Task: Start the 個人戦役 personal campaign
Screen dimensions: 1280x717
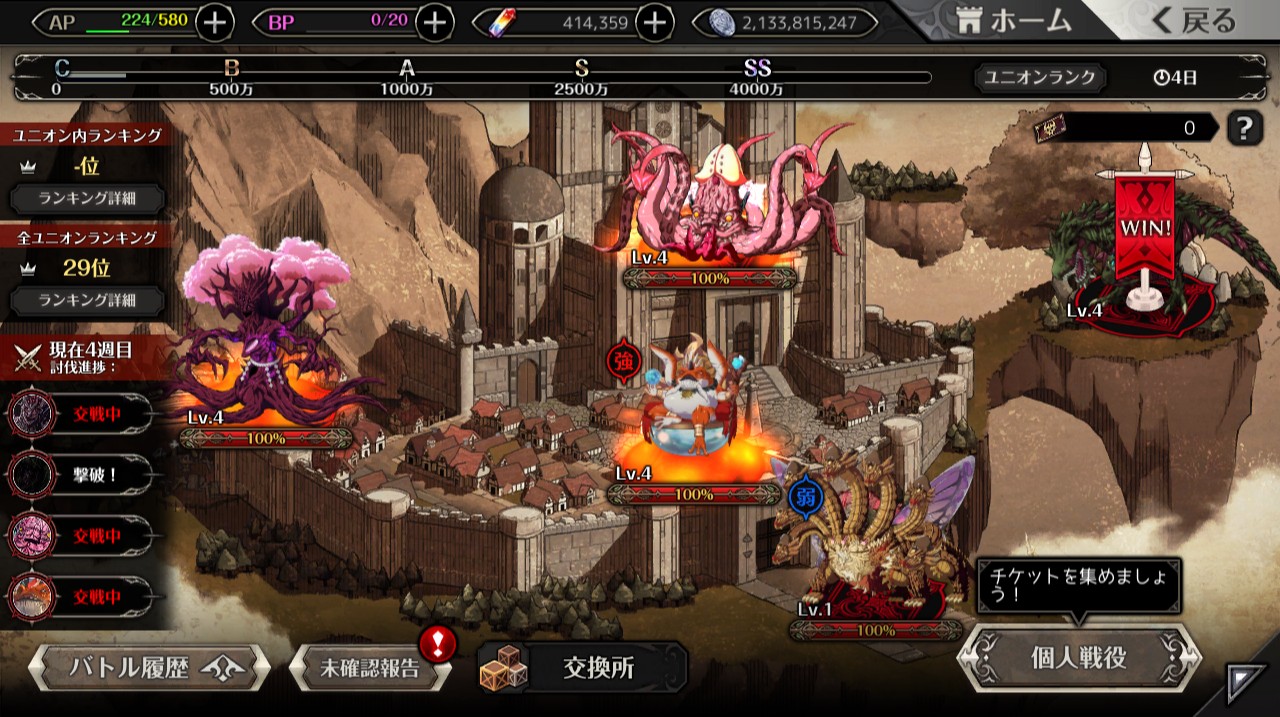Action: click(x=1078, y=658)
